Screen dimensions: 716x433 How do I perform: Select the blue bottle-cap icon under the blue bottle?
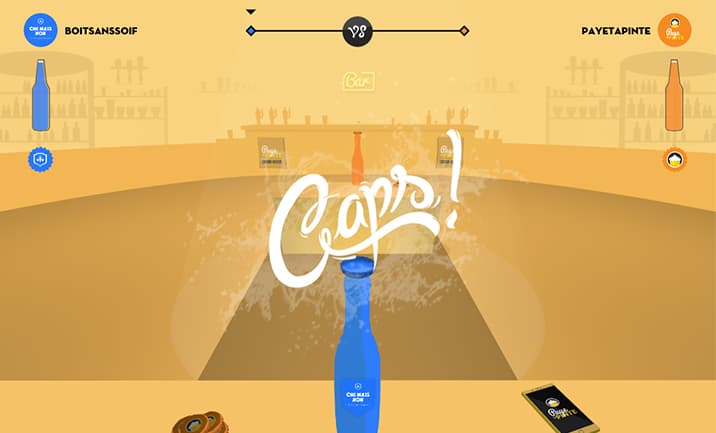coord(41,159)
